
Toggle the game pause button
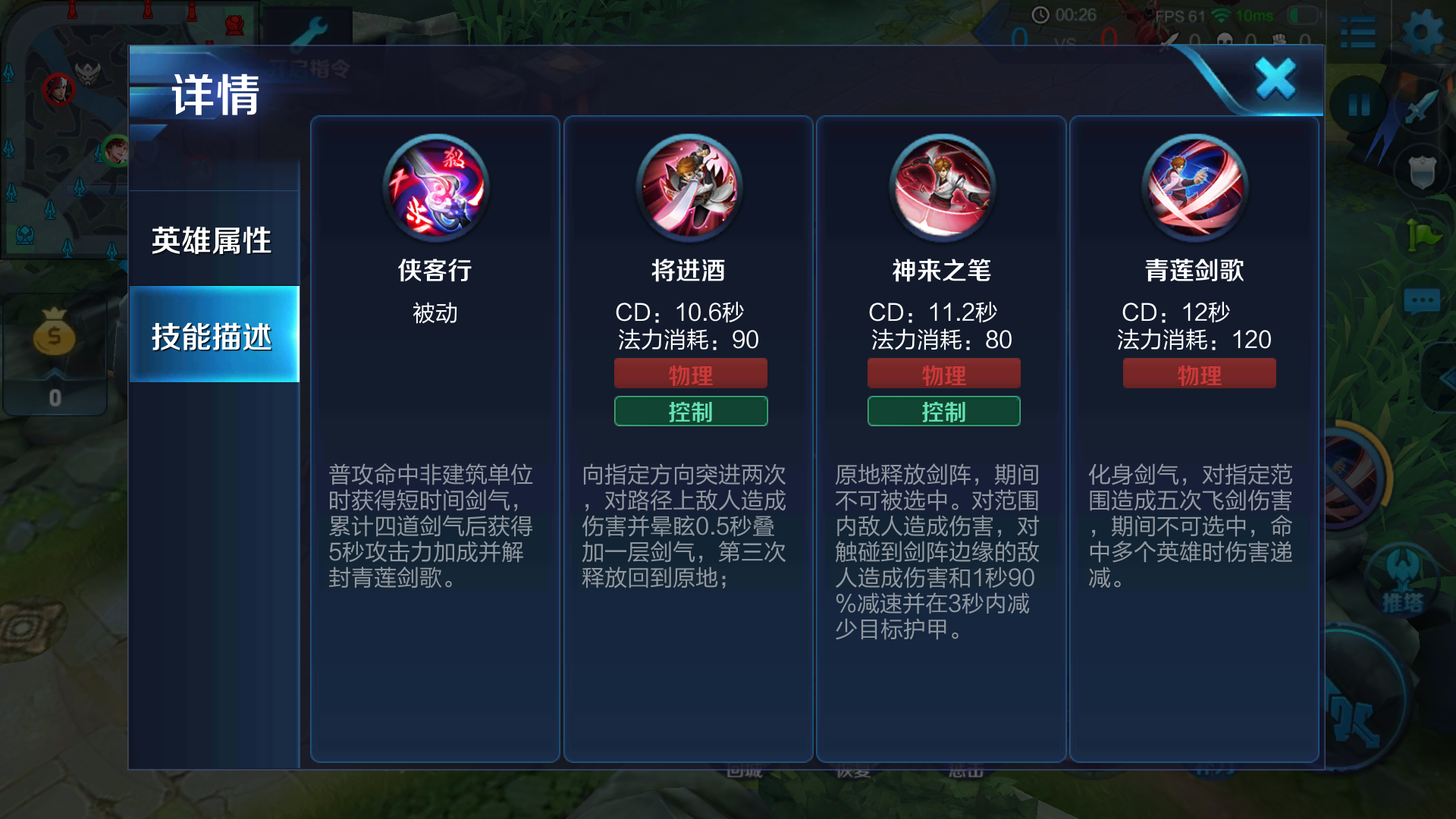[x=1357, y=106]
